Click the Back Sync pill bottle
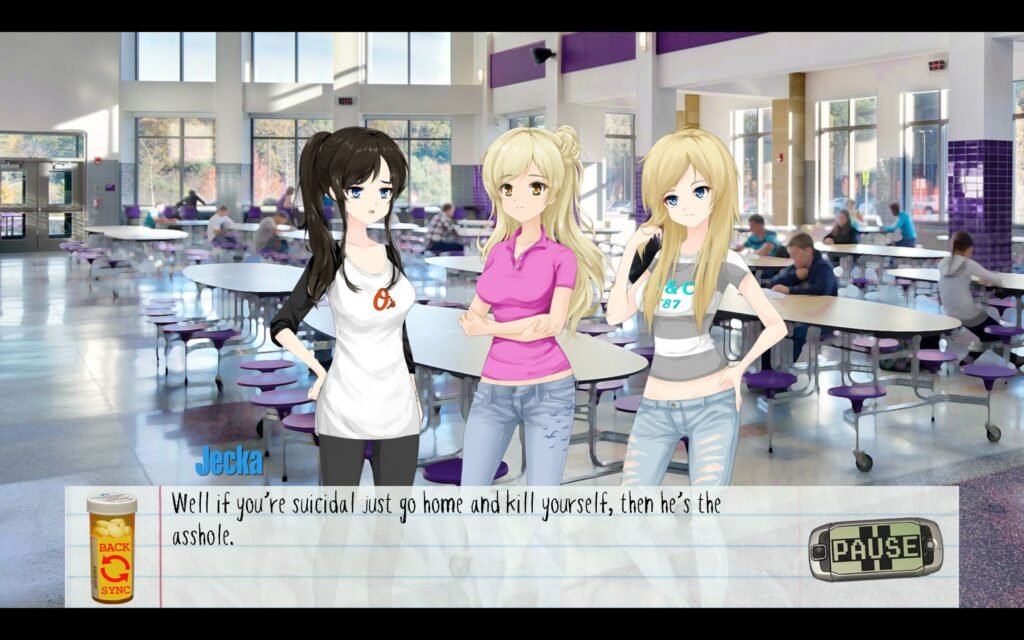The image size is (1024, 640). (x=111, y=549)
